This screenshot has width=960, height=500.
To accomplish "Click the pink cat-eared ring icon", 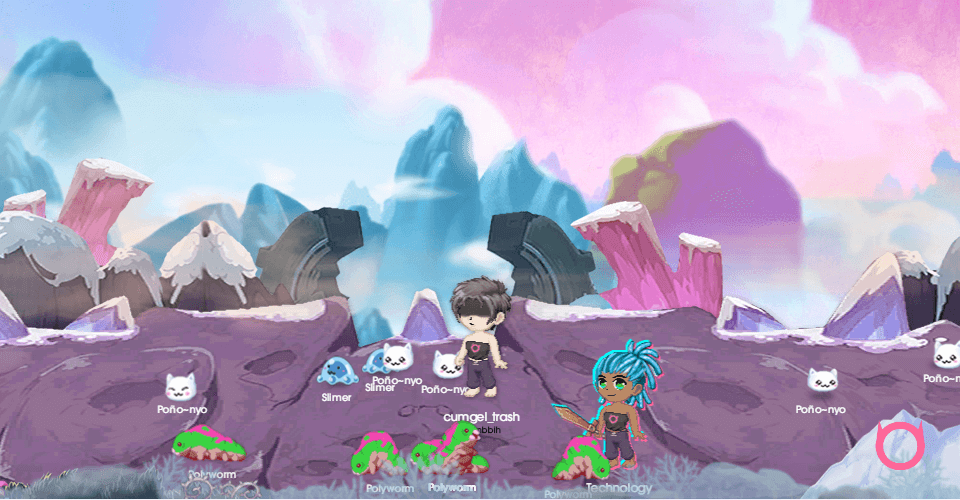I will [898, 447].
